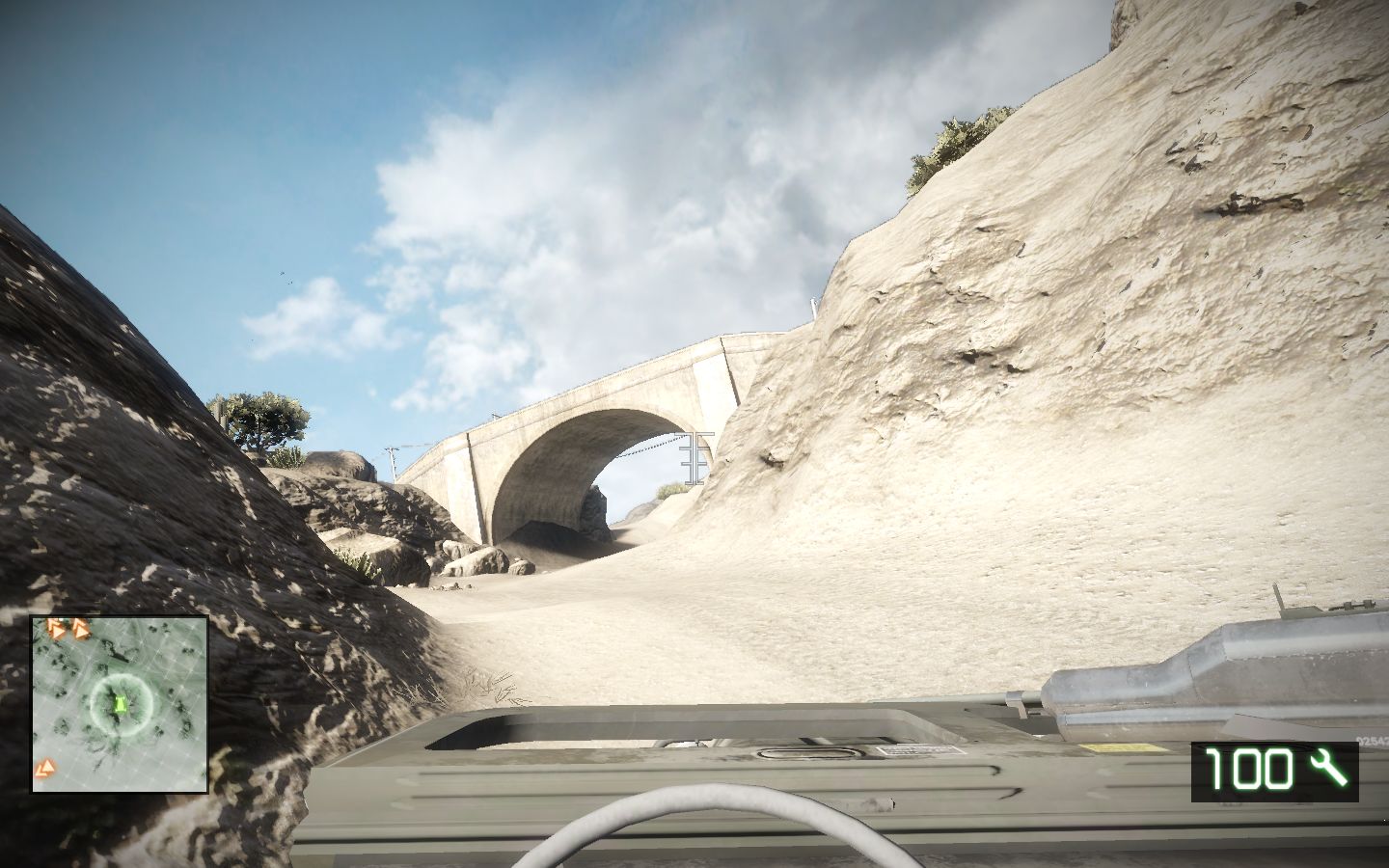Select the green vehicle marker on the minimap
The width and height of the screenshot is (1389, 868).
tap(121, 704)
